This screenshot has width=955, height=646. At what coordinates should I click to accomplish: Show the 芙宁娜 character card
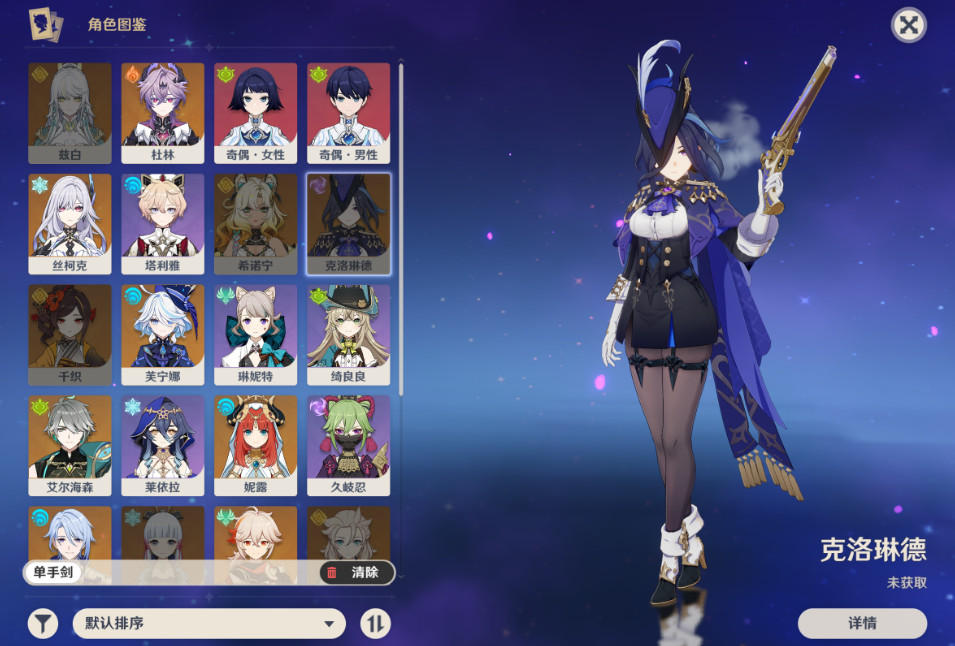coord(162,335)
